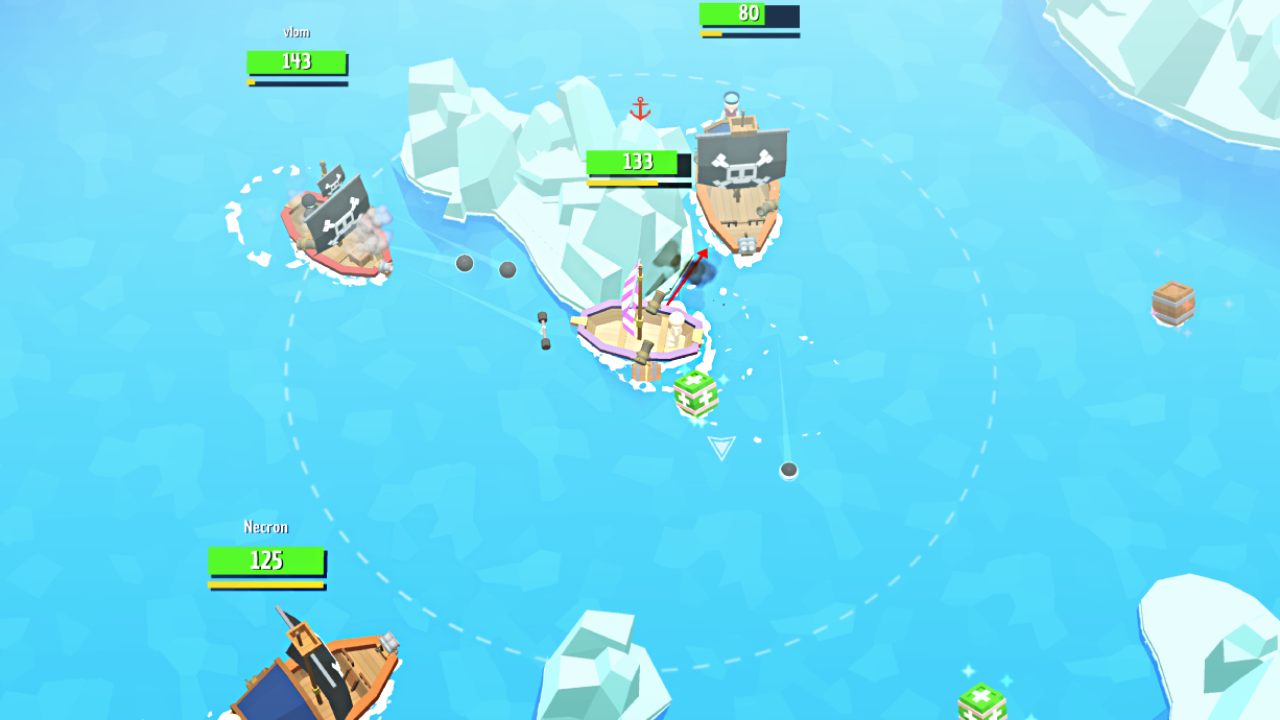
Task: Click a cannonball floating near vlom's ship
Action: (464, 264)
